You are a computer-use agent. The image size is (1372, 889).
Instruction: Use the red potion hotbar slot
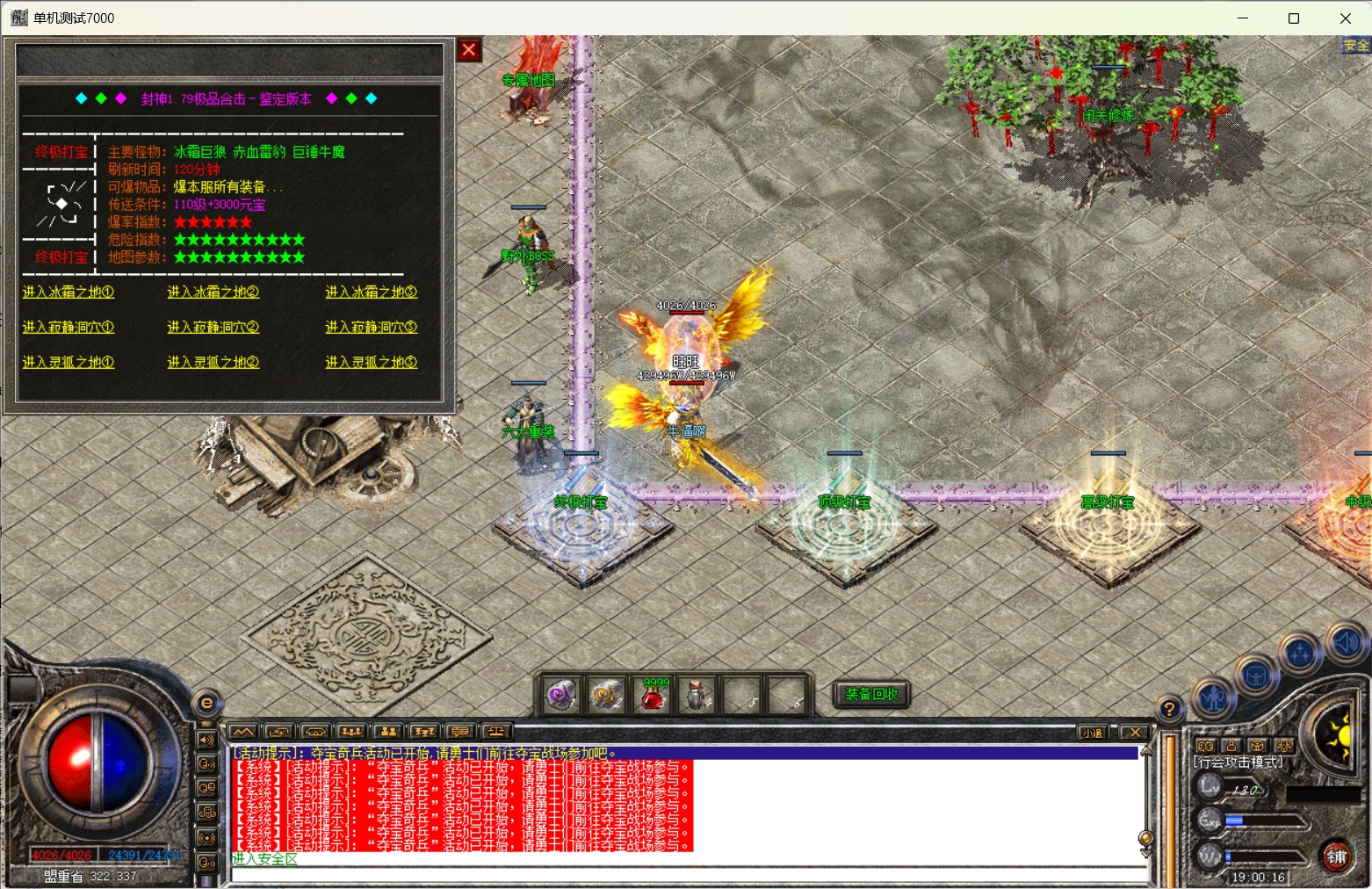[x=652, y=696]
